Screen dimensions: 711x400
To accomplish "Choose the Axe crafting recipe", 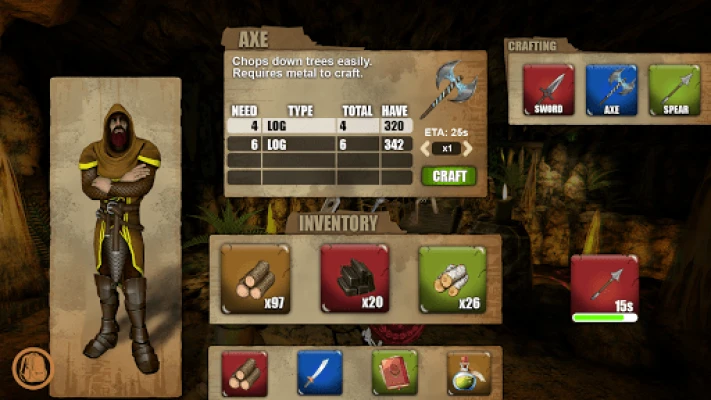I will click(612, 90).
